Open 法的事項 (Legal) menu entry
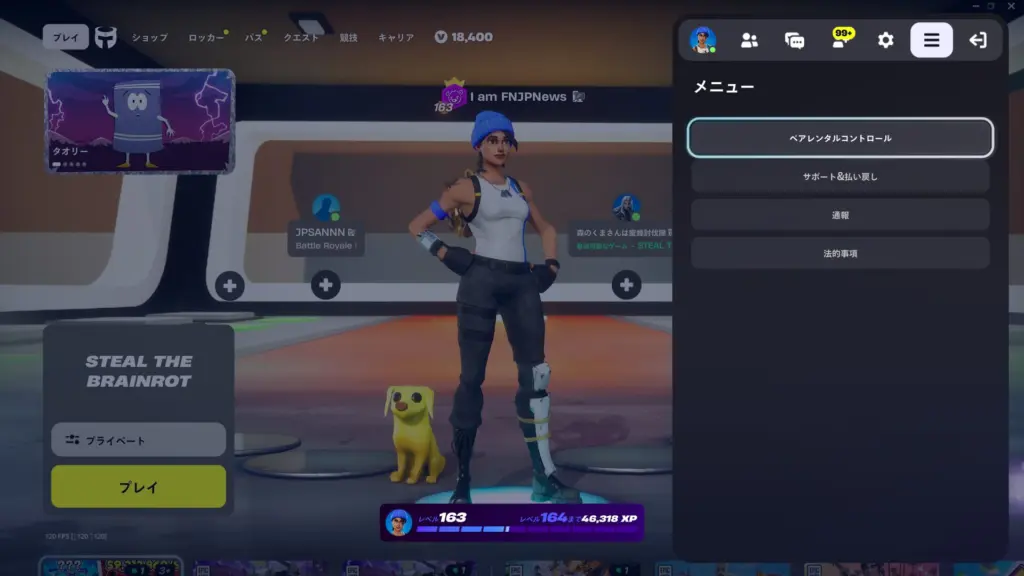Viewport: 1024px width, 576px height. pos(840,253)
